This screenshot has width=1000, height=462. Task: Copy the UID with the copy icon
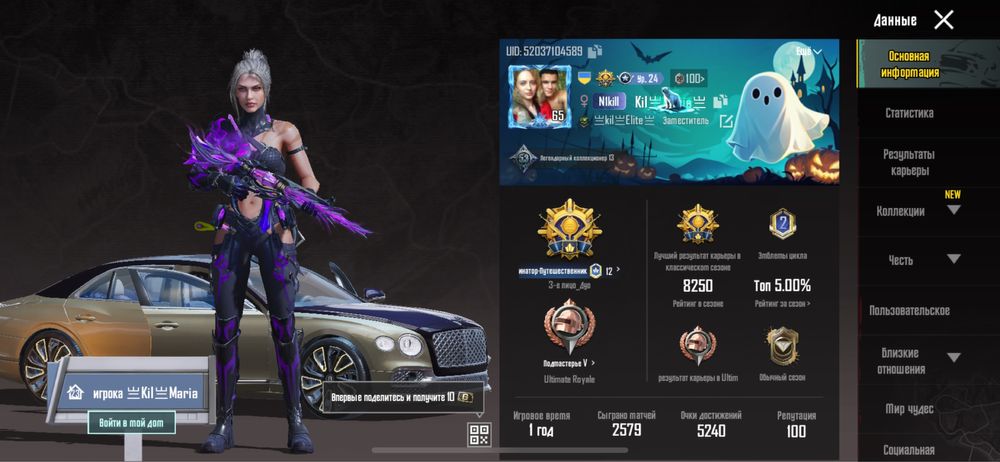coord(595,51)
